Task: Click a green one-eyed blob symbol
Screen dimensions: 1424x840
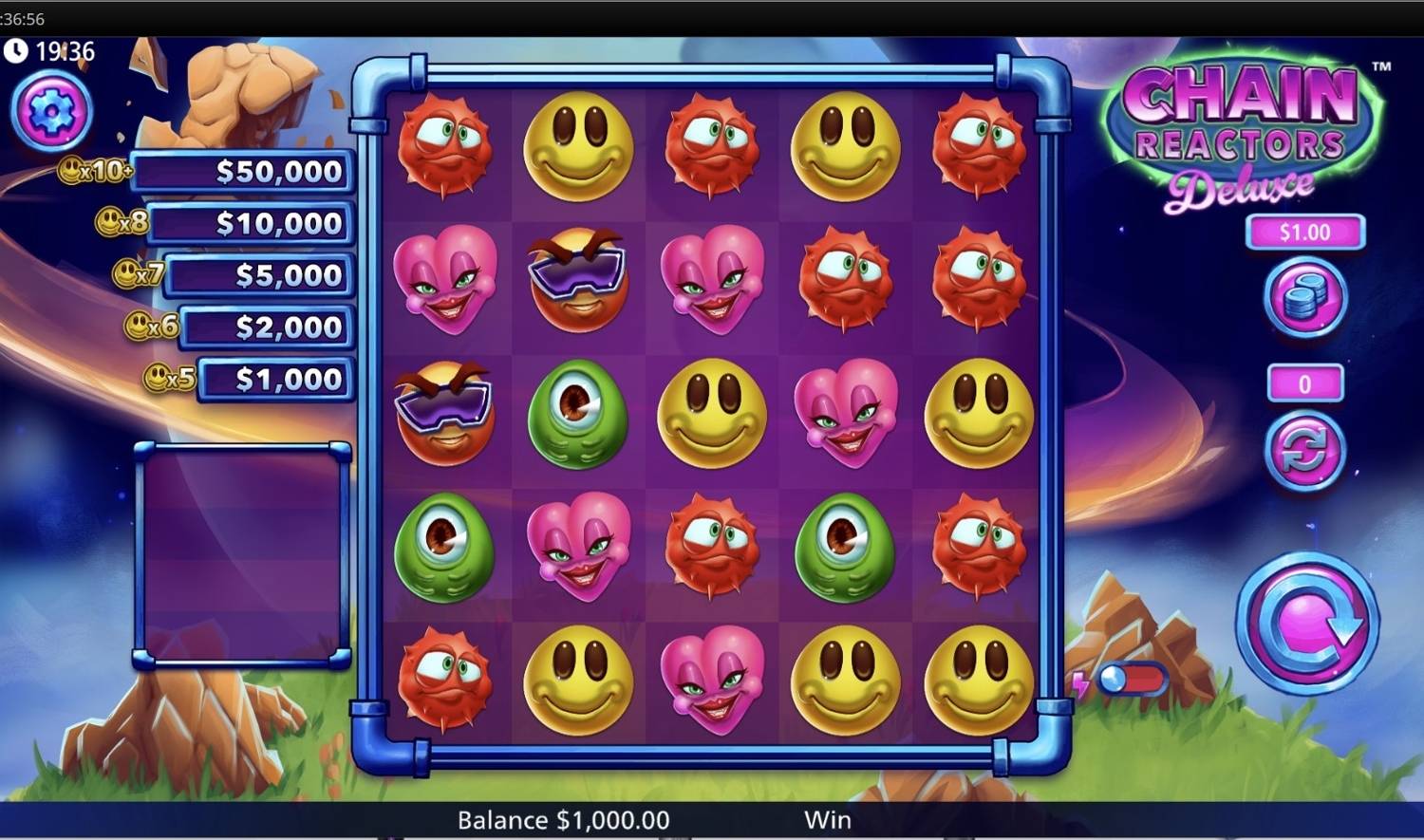Action: (579, 415)
